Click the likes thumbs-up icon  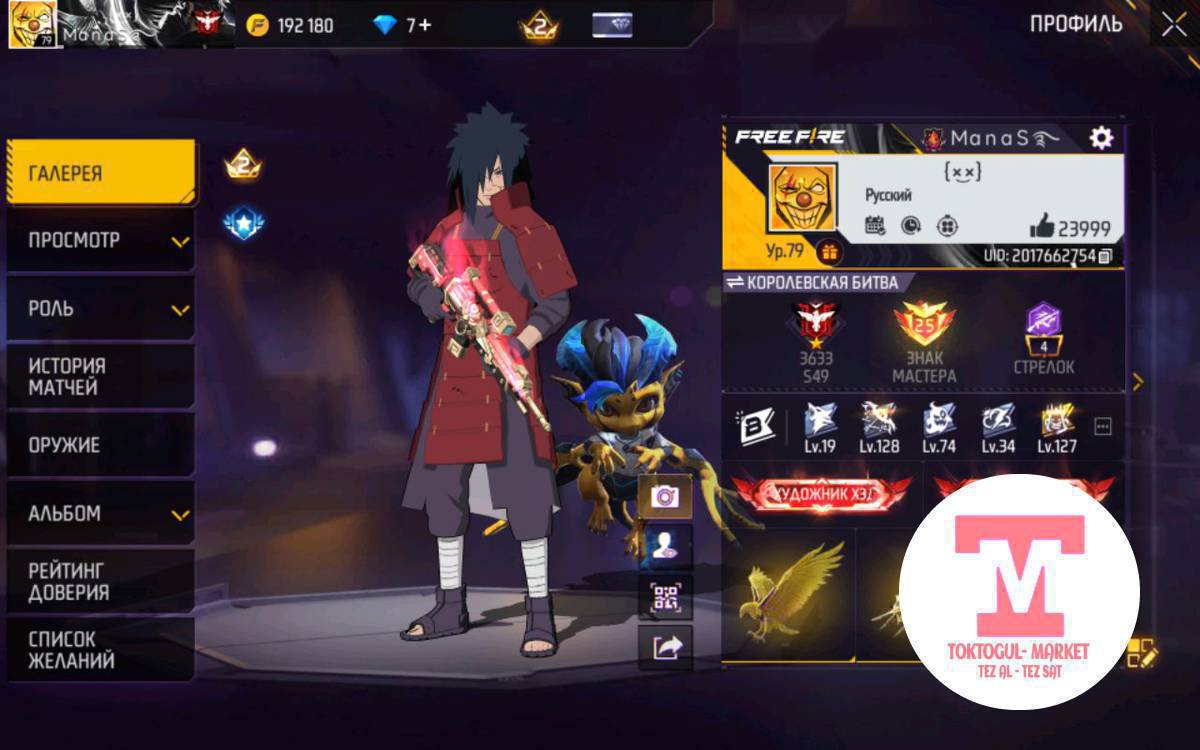pos(1041,226)
